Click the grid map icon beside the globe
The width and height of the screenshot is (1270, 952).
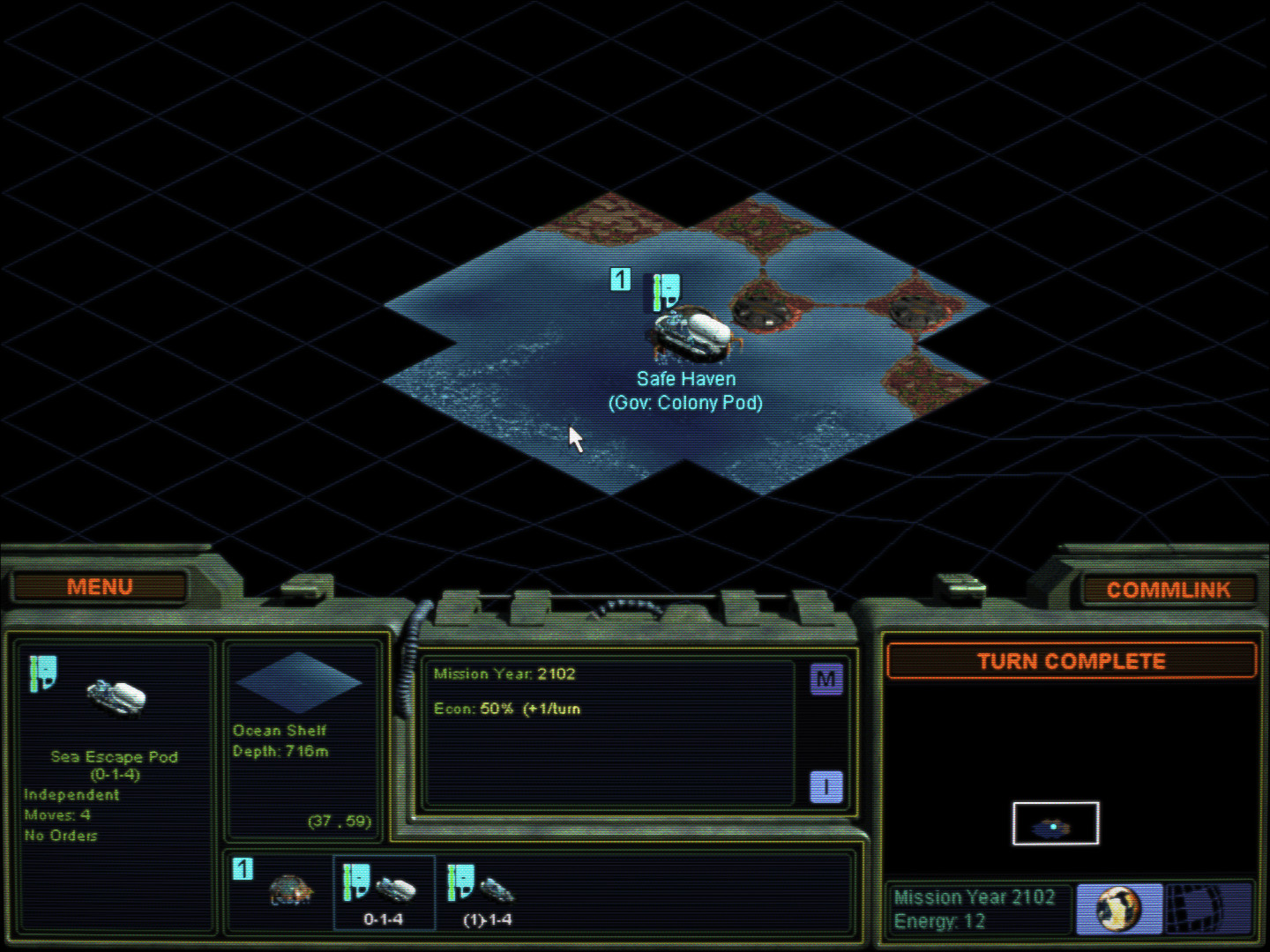click(x=1206, y=908)
